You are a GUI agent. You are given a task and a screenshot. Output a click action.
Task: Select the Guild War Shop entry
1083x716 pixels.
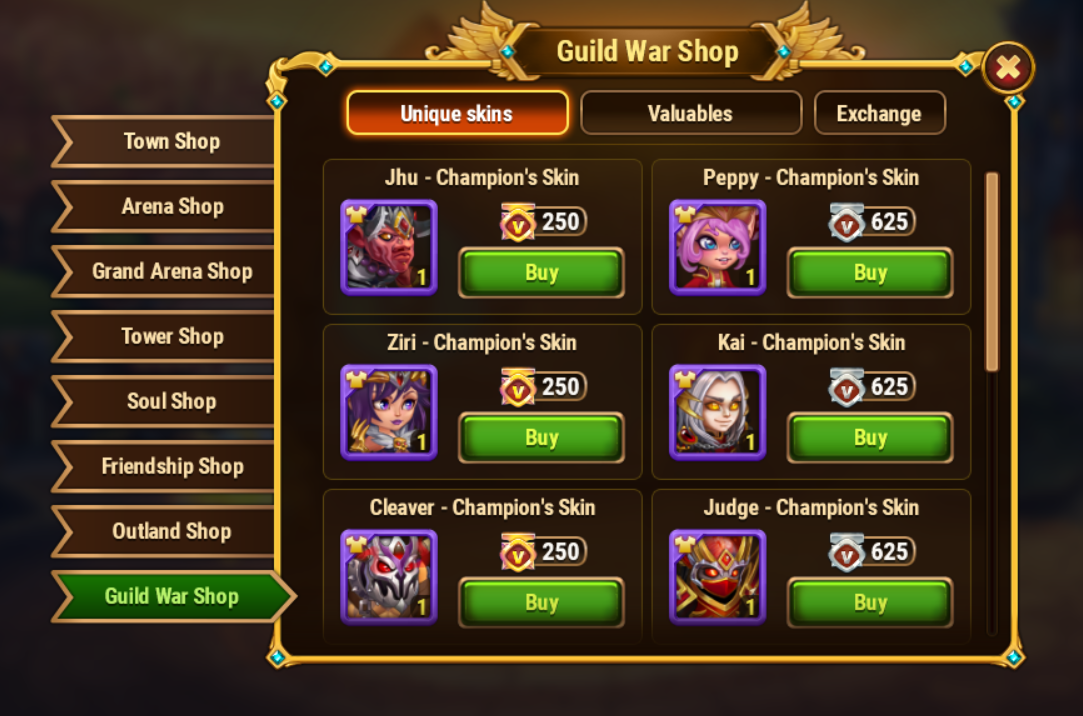click(x=171, y=596)
